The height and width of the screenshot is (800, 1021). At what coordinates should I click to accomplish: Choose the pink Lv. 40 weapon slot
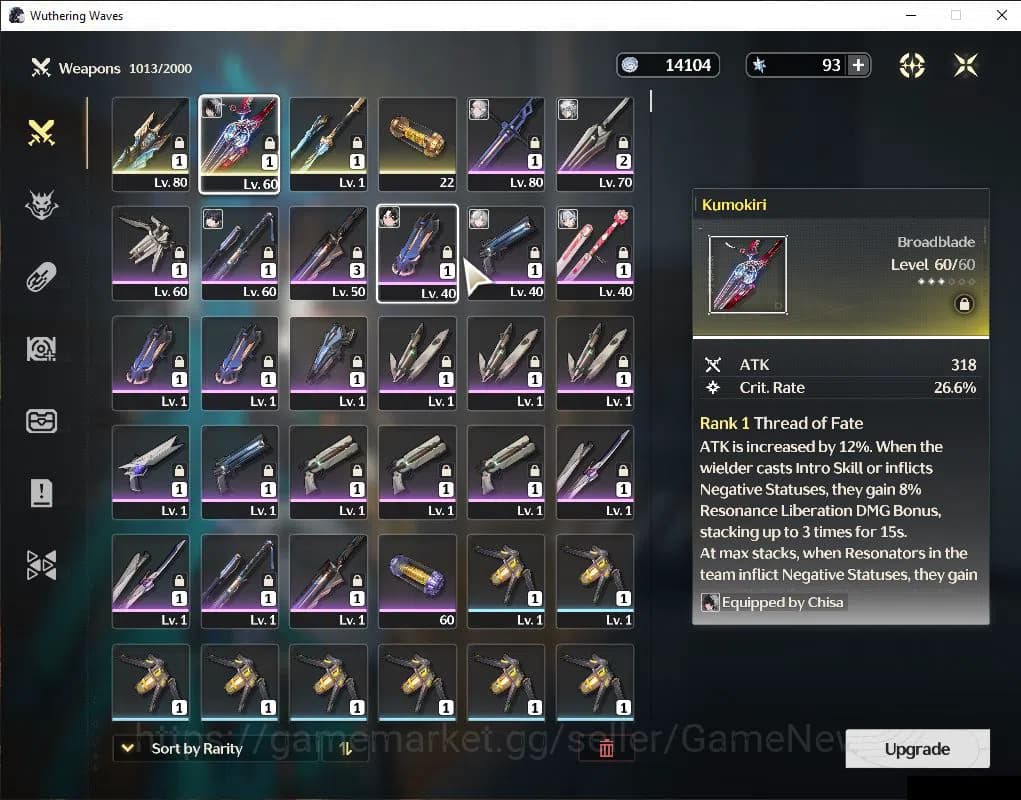pos(595,253)
